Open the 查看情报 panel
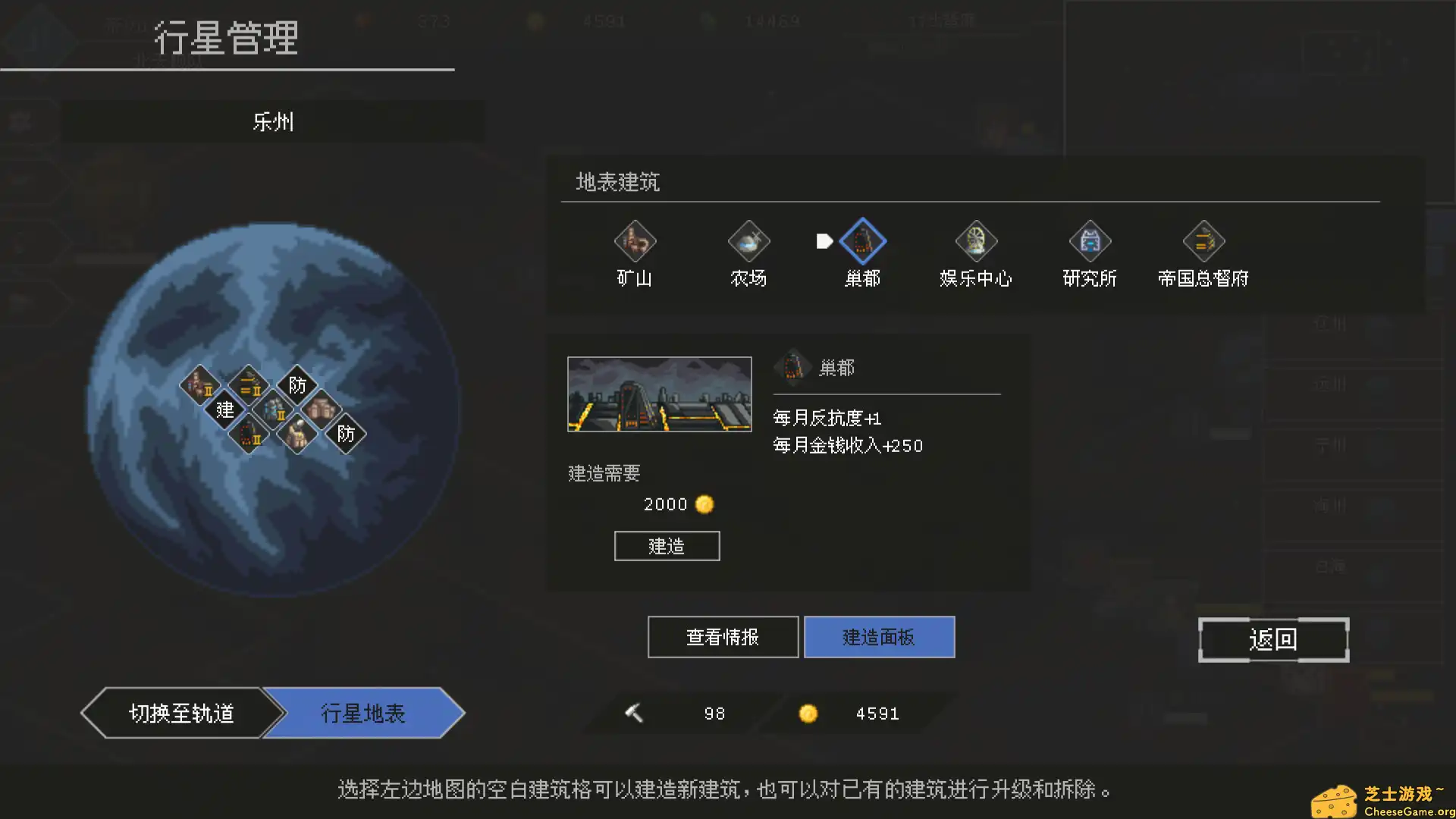The width and height of the screenshot is (1456, 819). point(722,637)
